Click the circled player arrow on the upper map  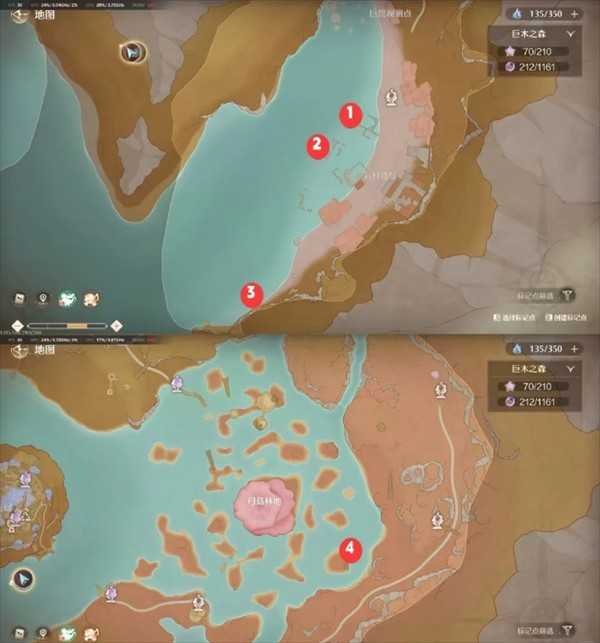click(131, 52)
